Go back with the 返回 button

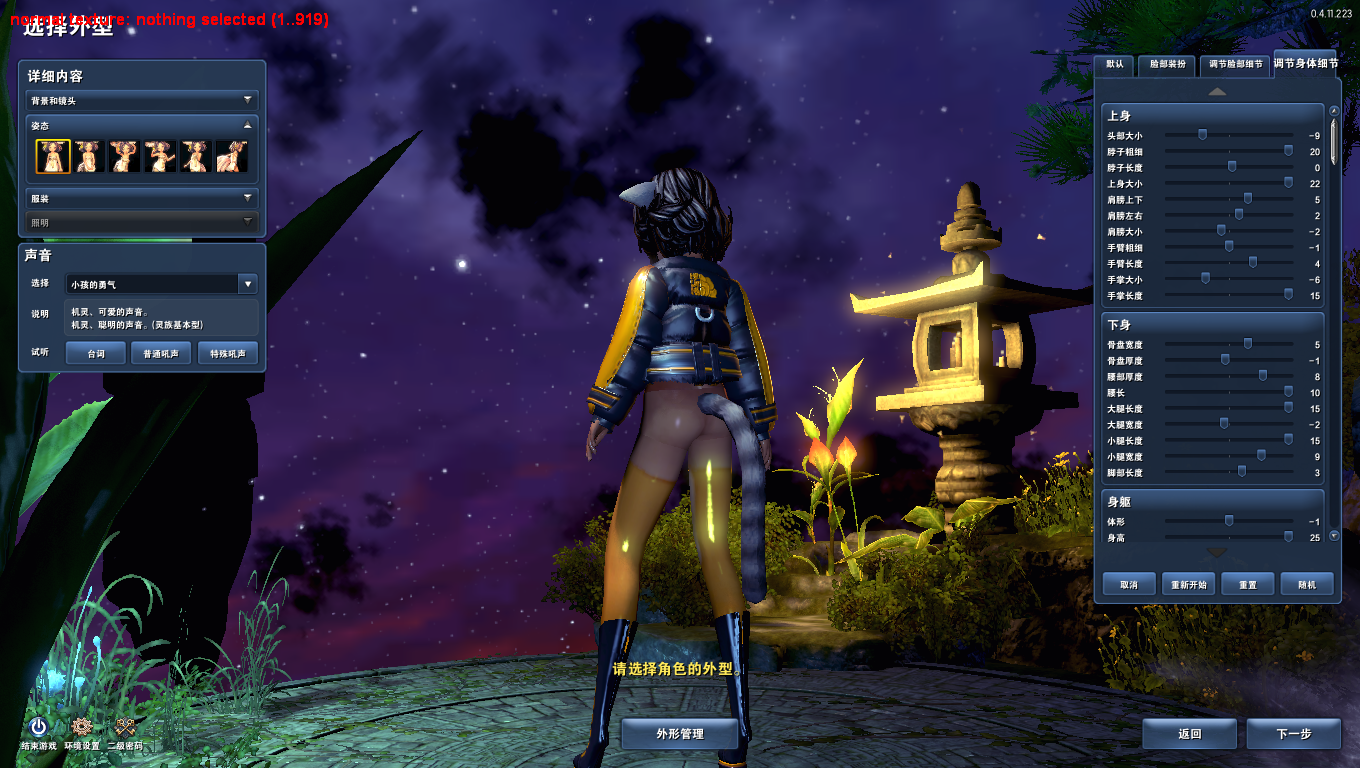tap(1189, 734)
